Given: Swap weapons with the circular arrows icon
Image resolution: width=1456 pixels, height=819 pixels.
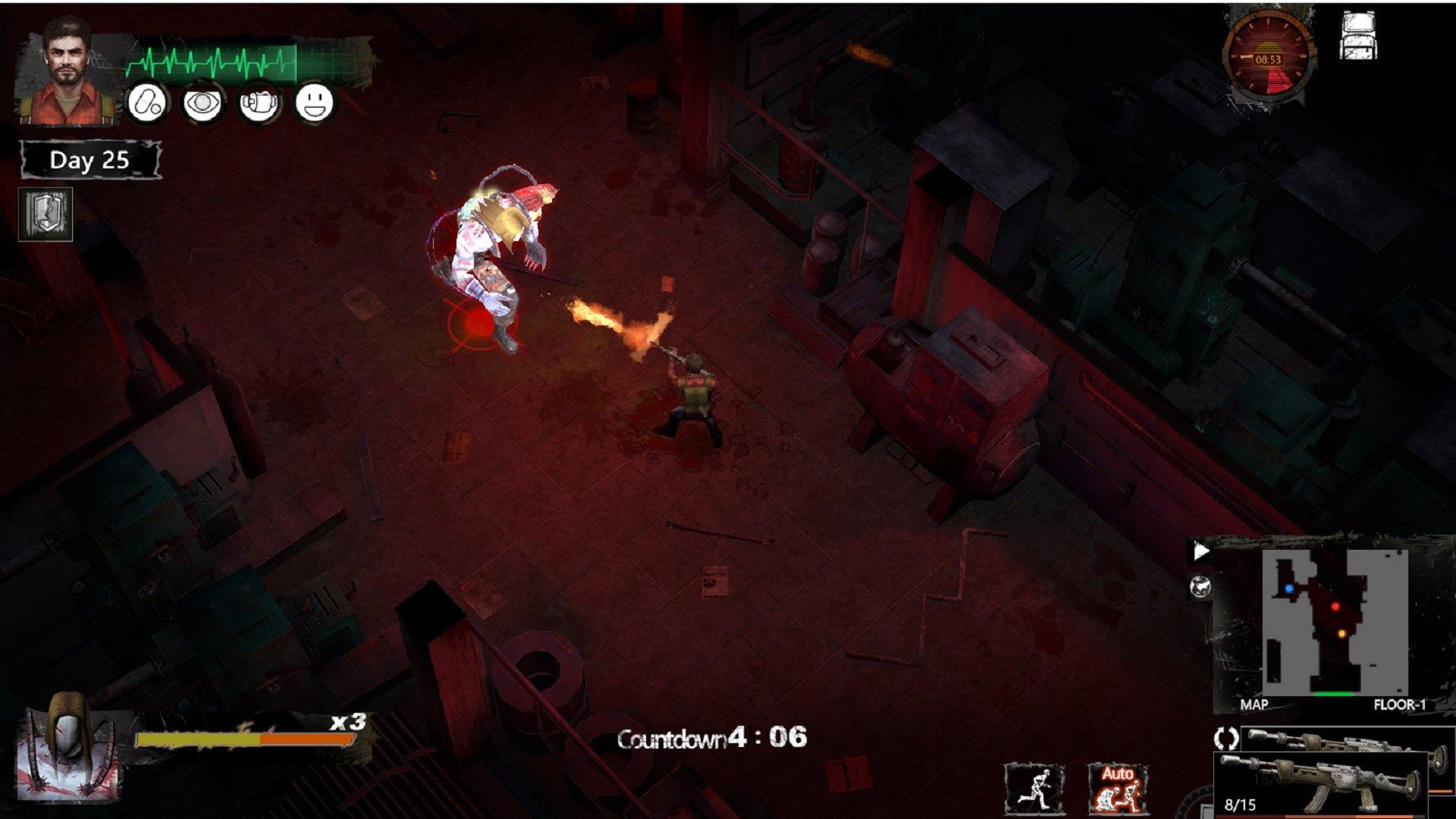Looking at the screenshot, I should click(x=1226, y=738).
